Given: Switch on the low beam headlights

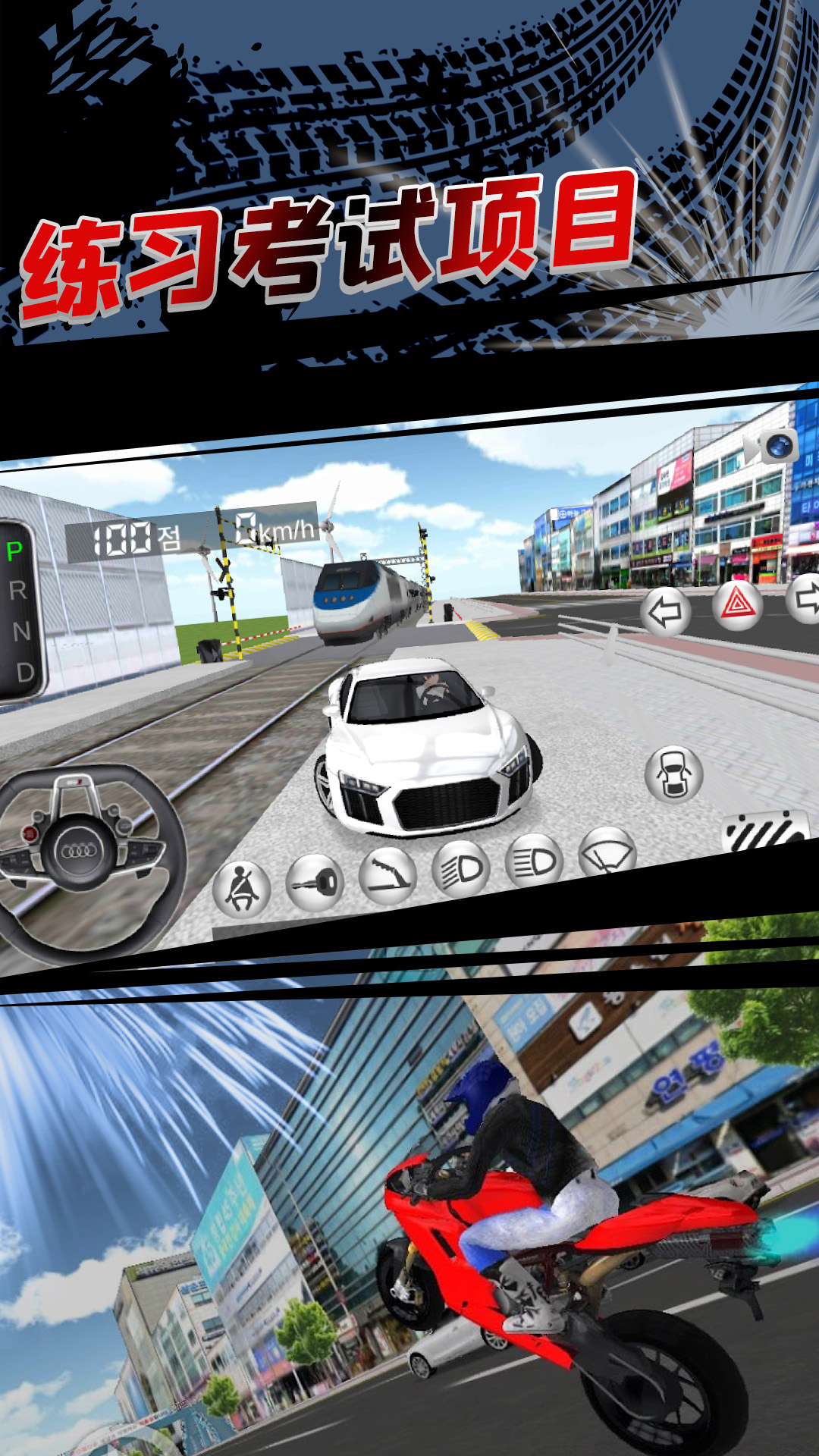Looking at the screenshot, I should pos(461,869).
